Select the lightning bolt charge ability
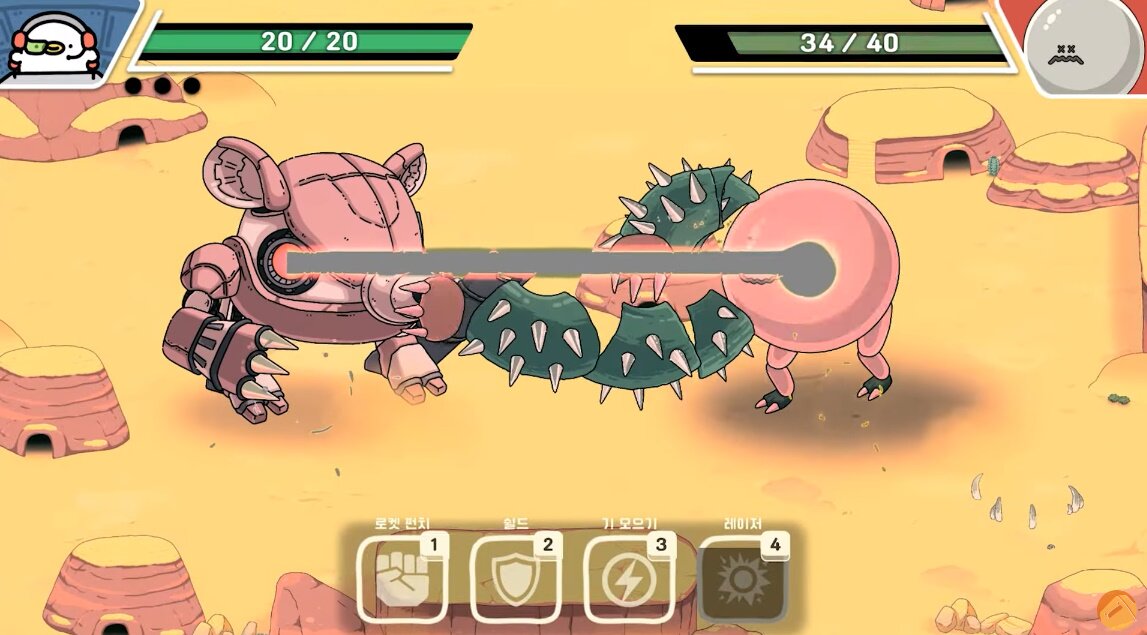The width and height of the screenshot is (1147, 635). click(627, 580)
